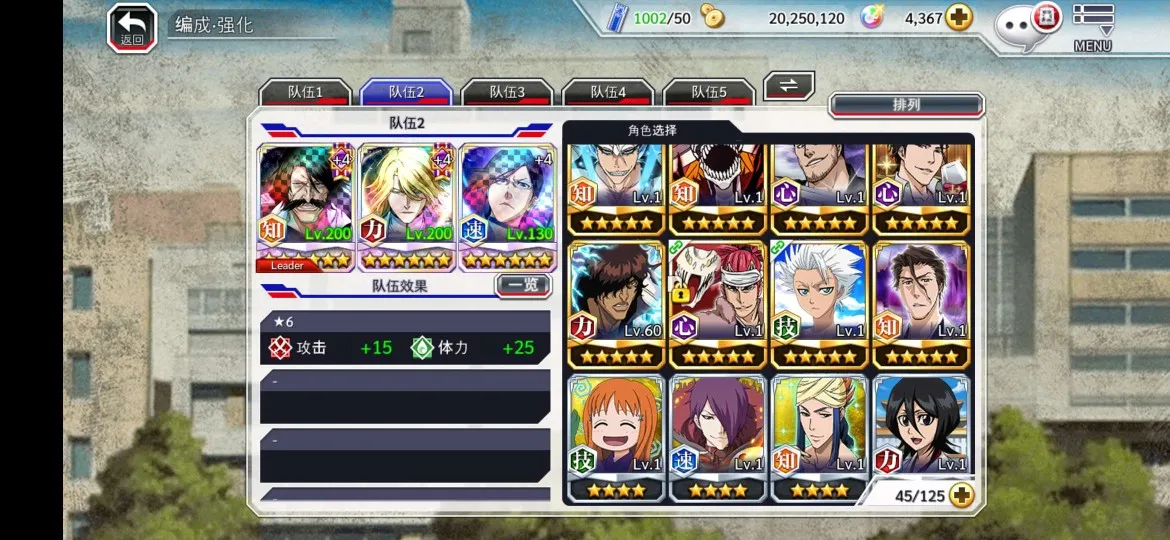This screenshot has height=540, width=1170.
Task: Show the 一览 team effects list
Action: pyautogui.click(x=523, y=285)
